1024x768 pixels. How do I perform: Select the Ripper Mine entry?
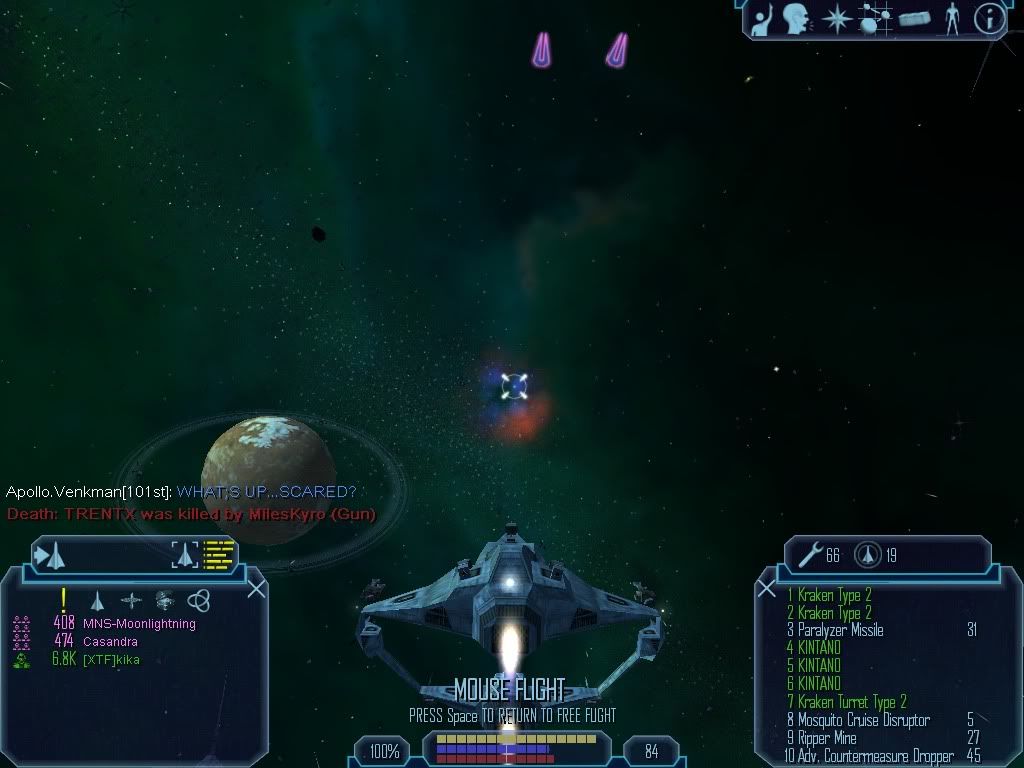pos(827,738)
